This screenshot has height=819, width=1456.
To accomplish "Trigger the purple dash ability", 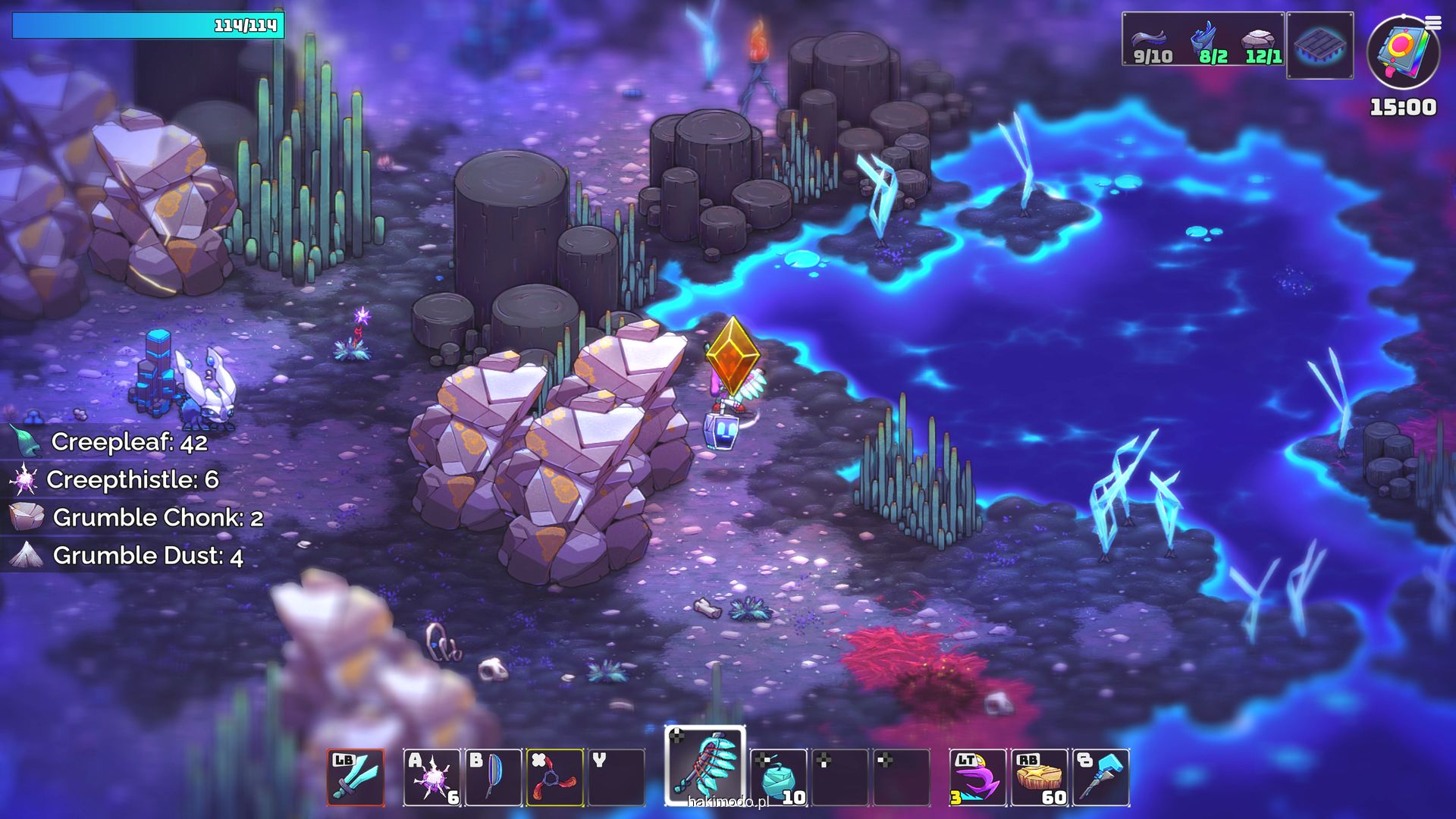I will (x=977, y=777).
